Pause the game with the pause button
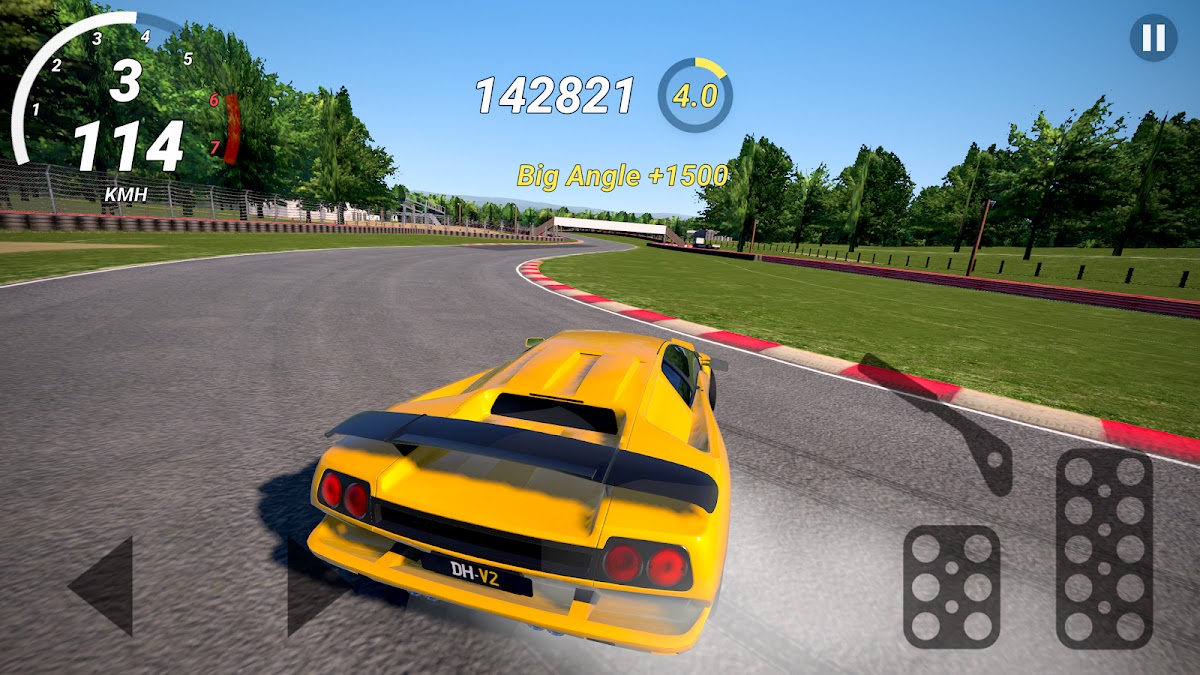1200x675 pixels. (x=1153, y=38)
